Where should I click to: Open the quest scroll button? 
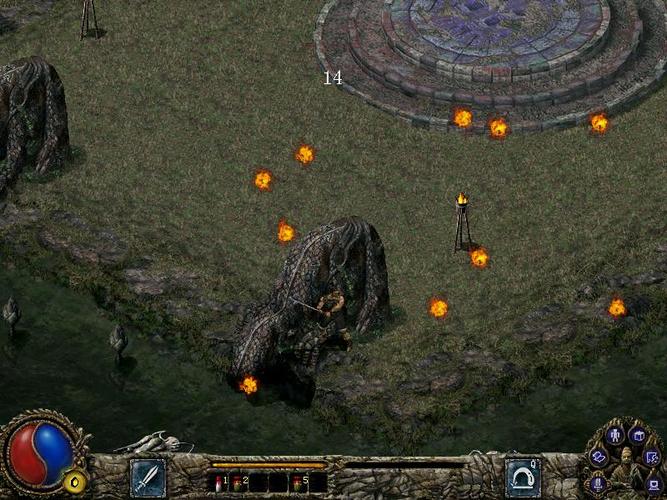coord(652,457)
